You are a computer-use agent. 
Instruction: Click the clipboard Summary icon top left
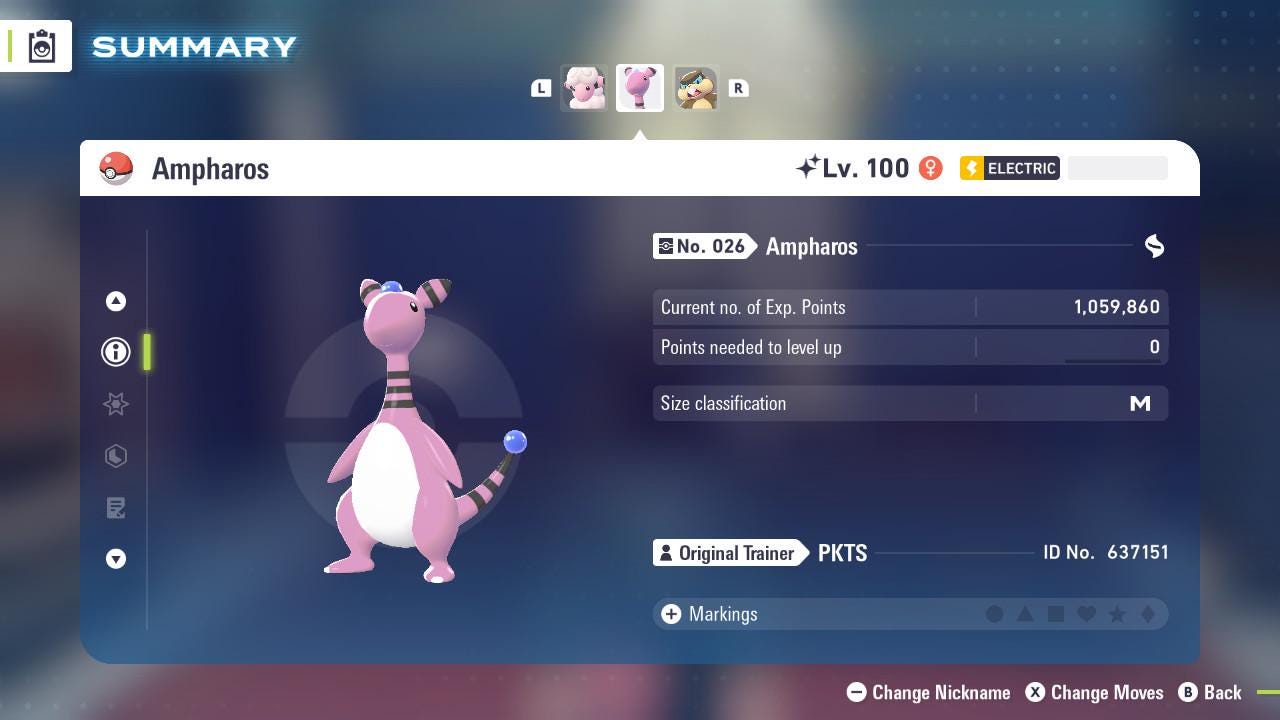click(x=40, y=45)
